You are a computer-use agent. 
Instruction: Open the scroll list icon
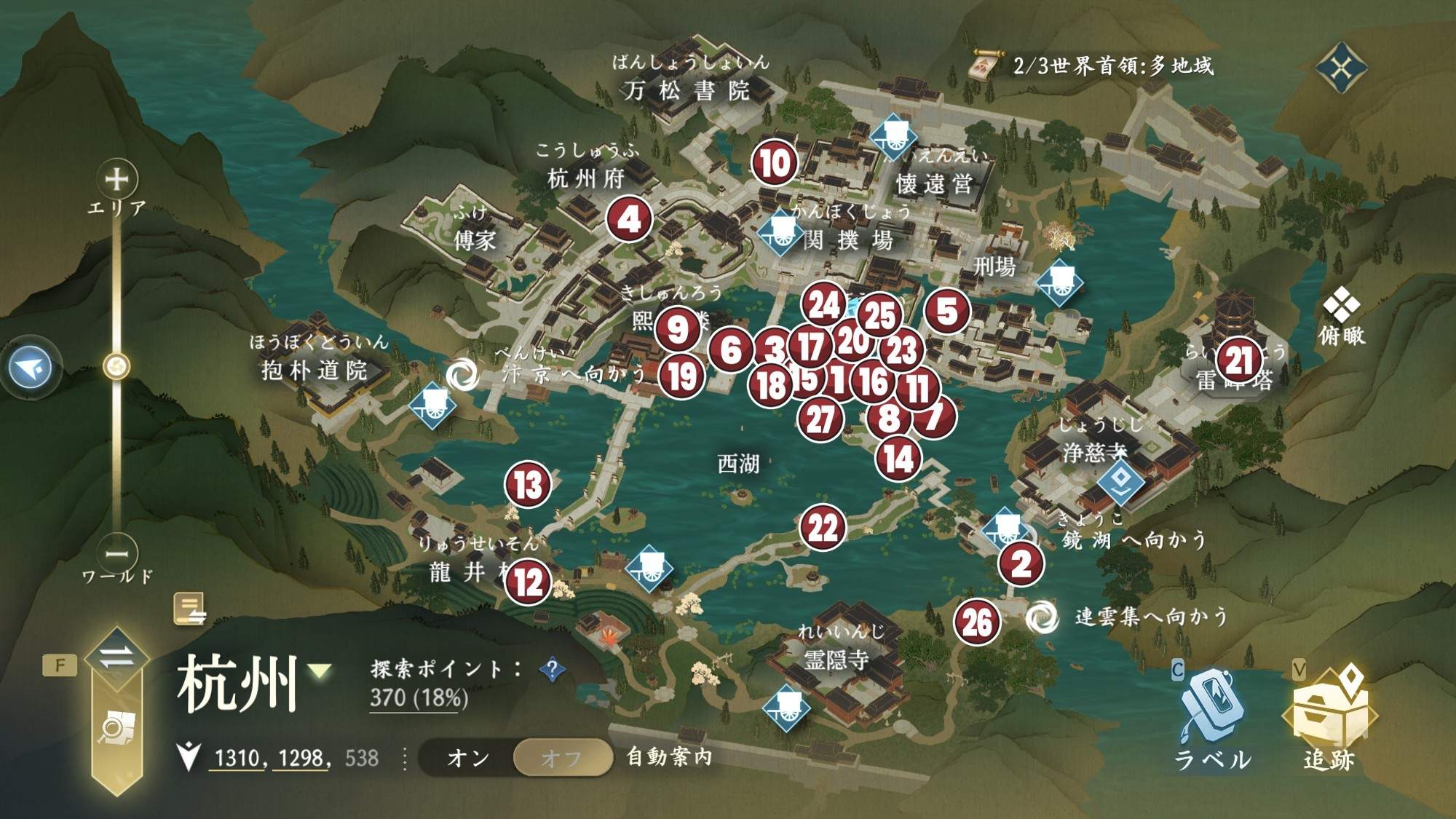coord(190,609)
